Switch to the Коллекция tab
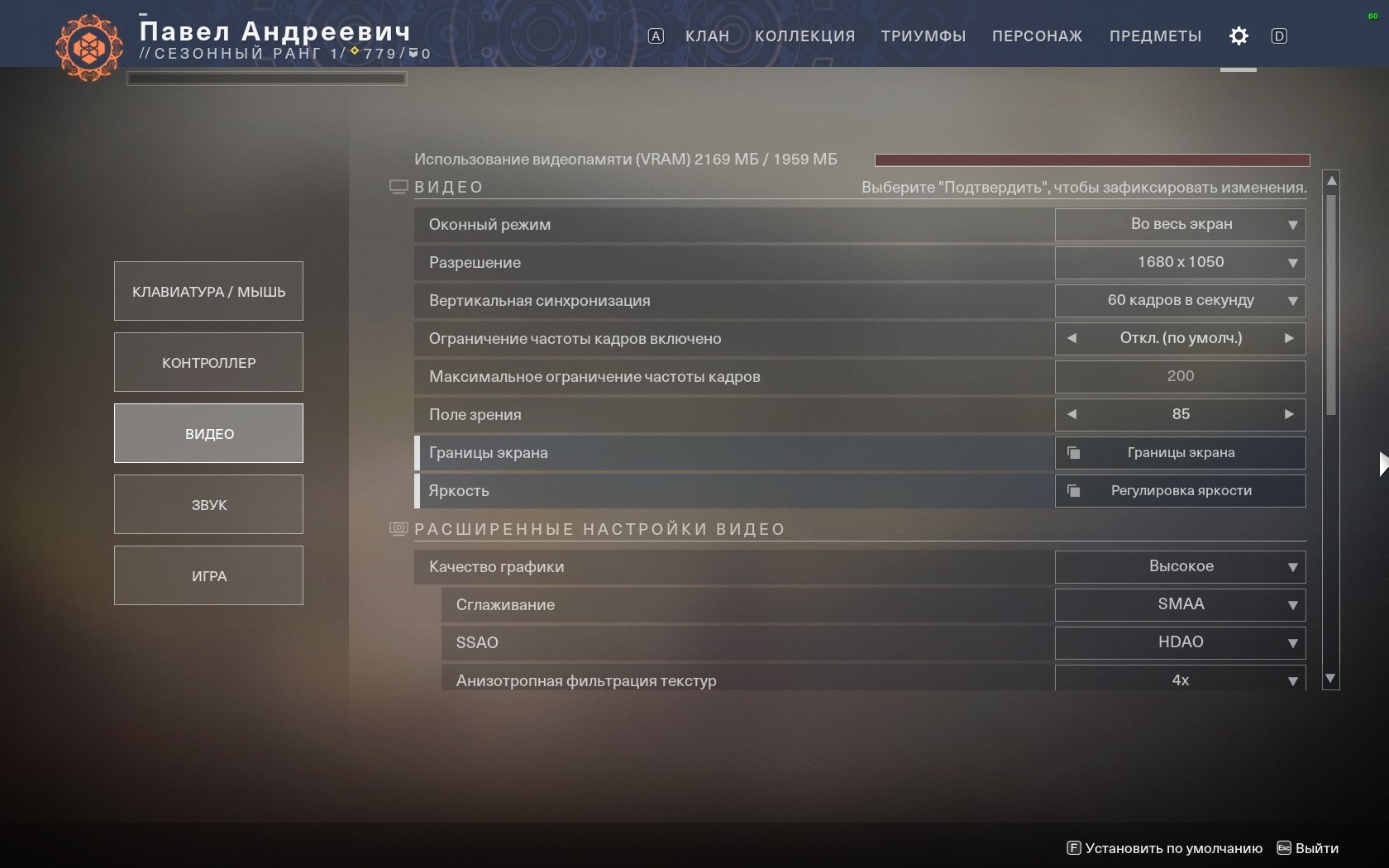 804,36
